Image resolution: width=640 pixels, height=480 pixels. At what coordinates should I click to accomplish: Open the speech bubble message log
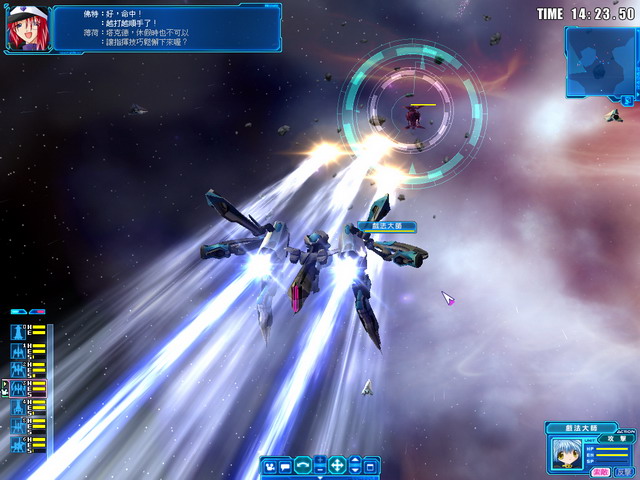click(x=286, y=466)
